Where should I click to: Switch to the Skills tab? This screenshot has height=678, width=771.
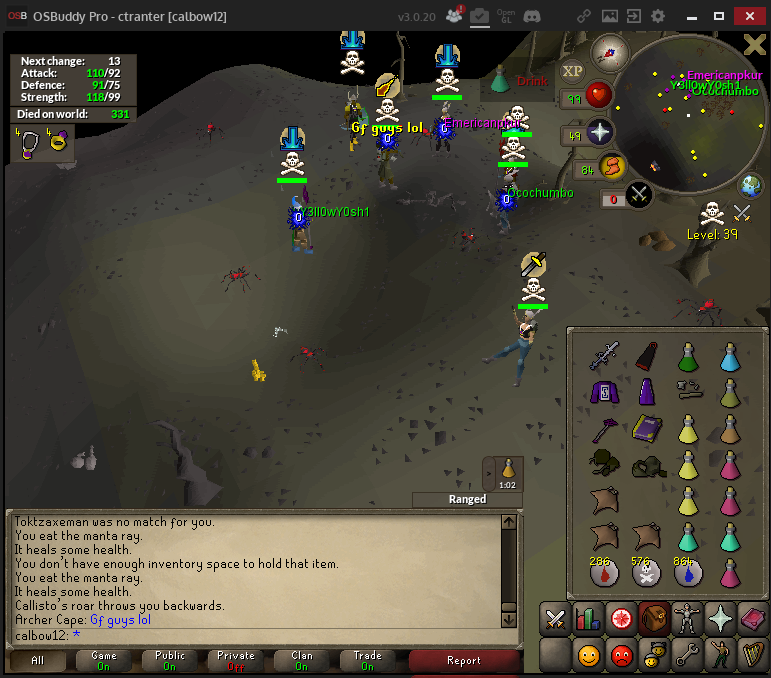tap(587, 620)
